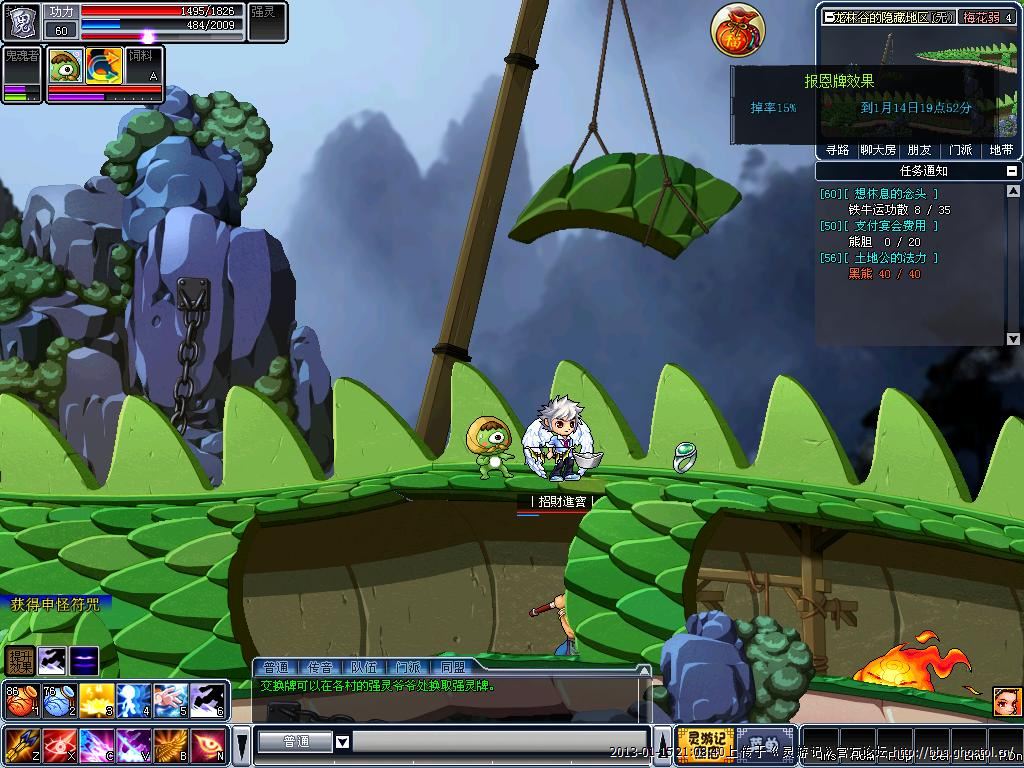Open the 聊大房 chat room
This screenshot has height=768, width=1024.
(878, 150)
